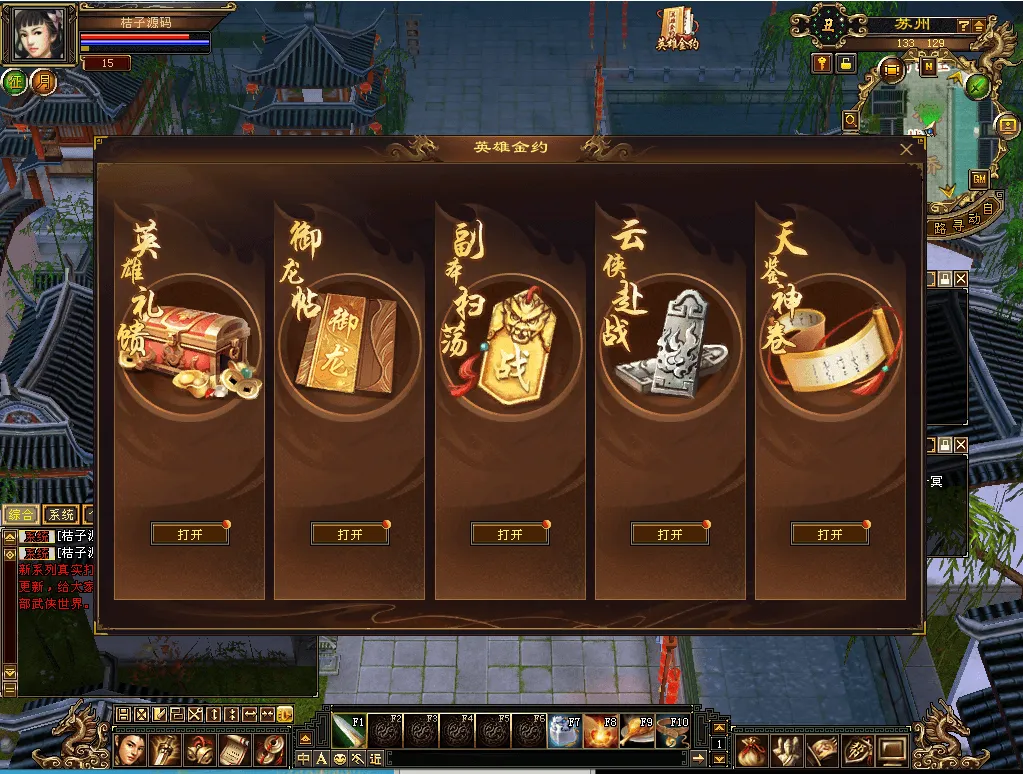Click the orange 月 round button
The width and height of the screenshot is (1023, 774).
43,81
